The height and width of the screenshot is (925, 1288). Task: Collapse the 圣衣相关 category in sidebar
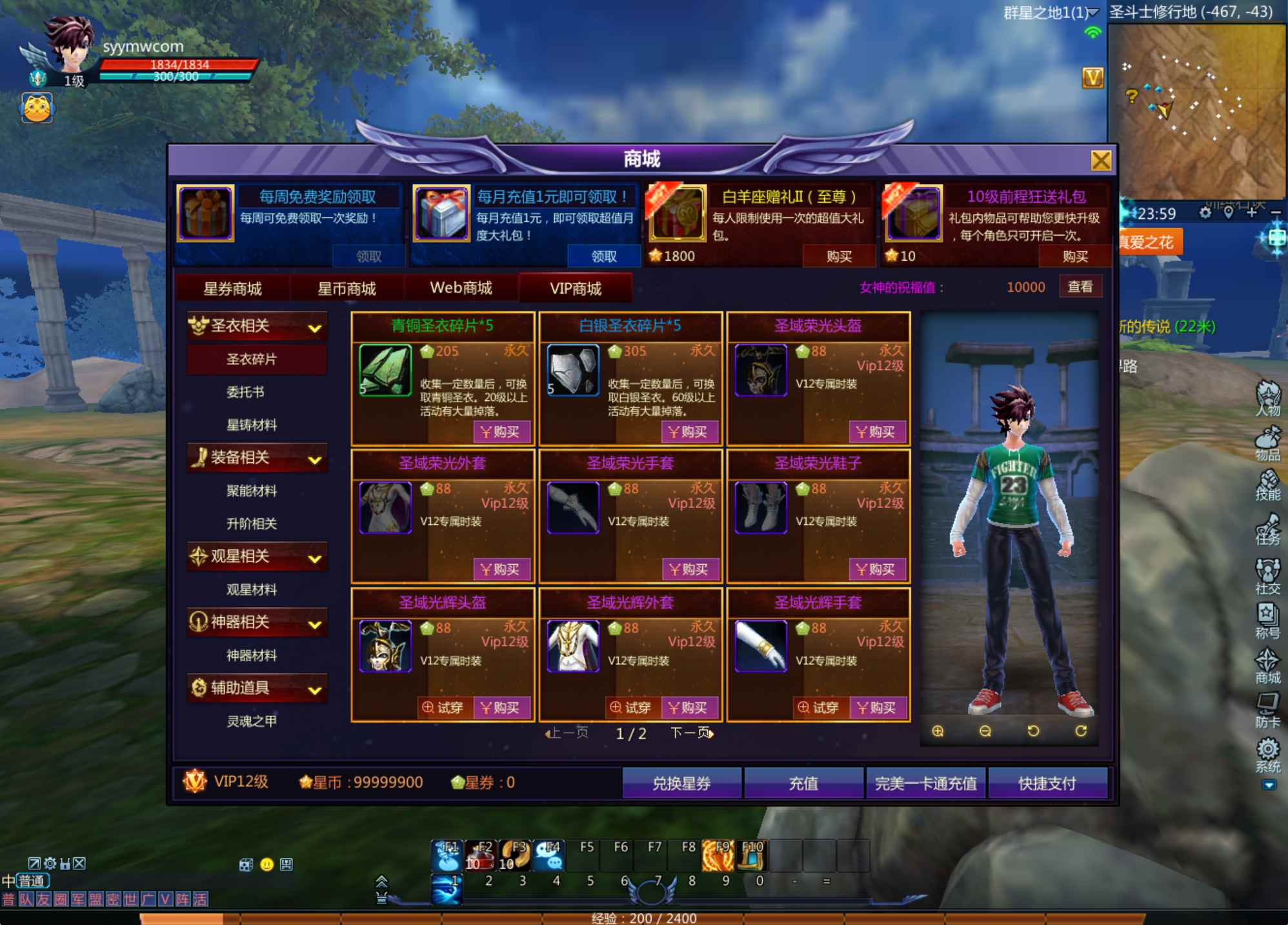257,327
